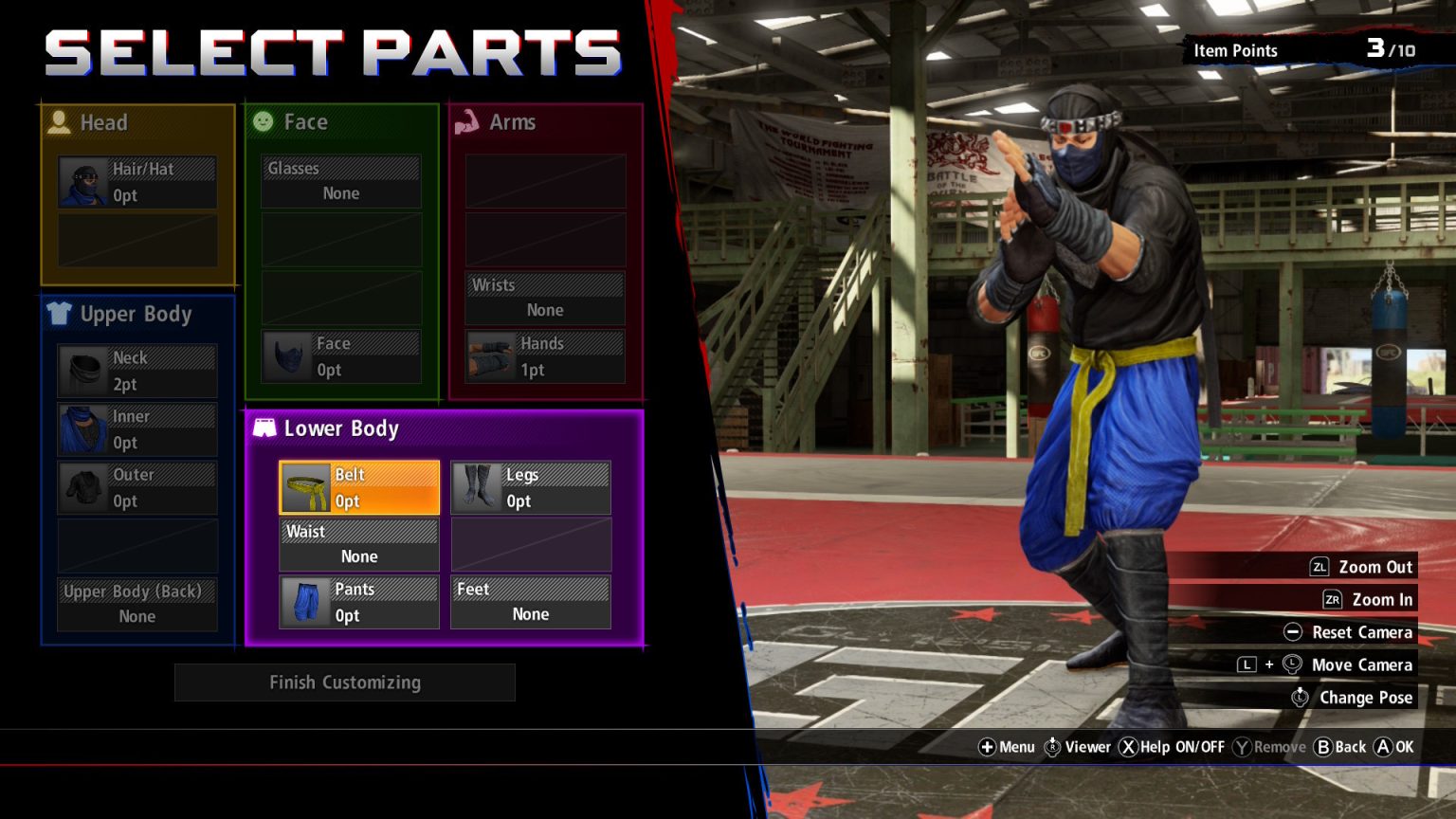Open the Feet slot

click(531, 602)
